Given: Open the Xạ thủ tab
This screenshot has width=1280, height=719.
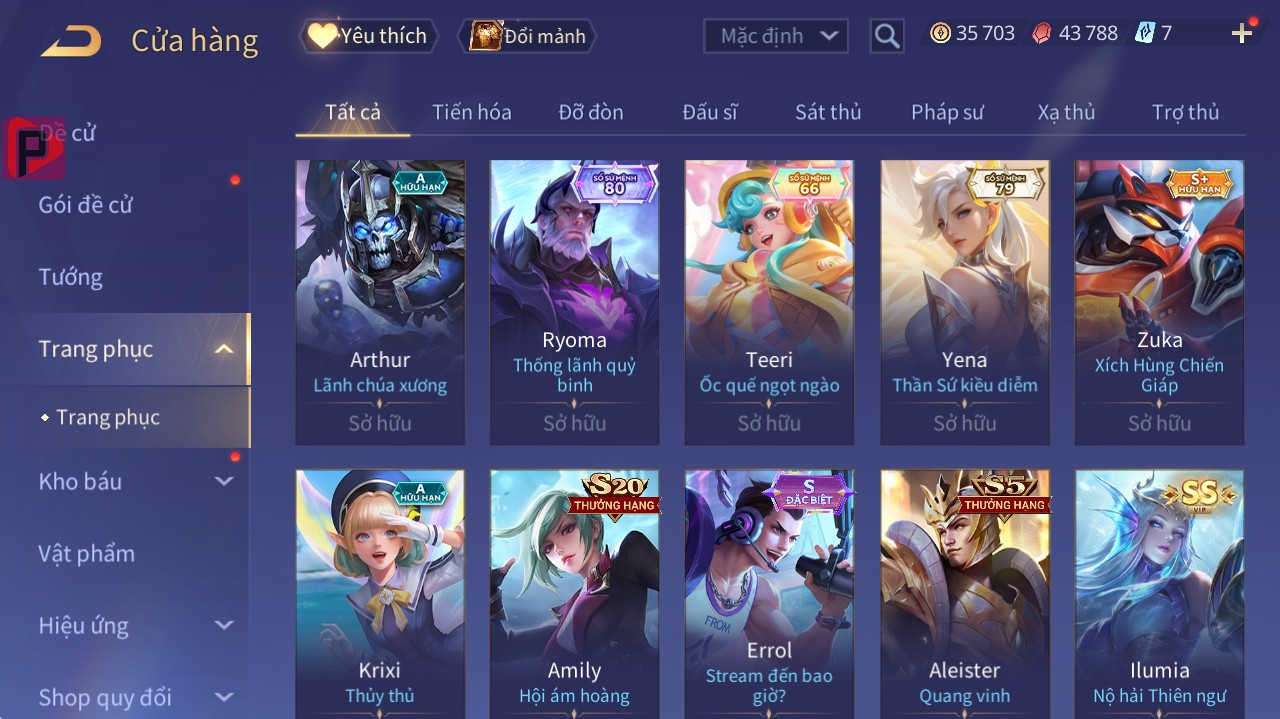Looking at the screenshot, I should [1066, 112].
